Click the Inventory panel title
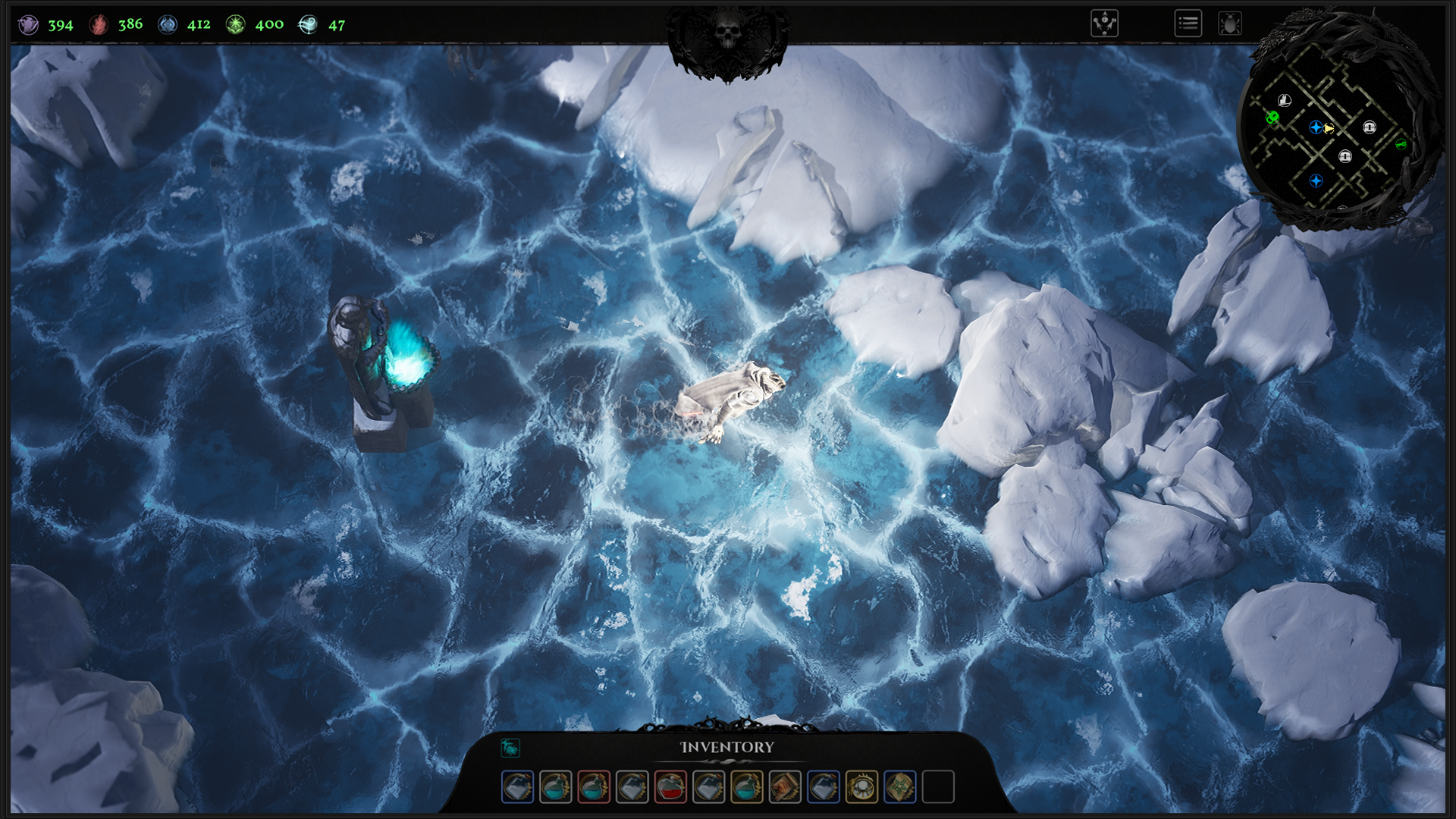Image resolution: width=1456 pixels, height=819 pixels. pyautogui.click(x=726, y=747)
